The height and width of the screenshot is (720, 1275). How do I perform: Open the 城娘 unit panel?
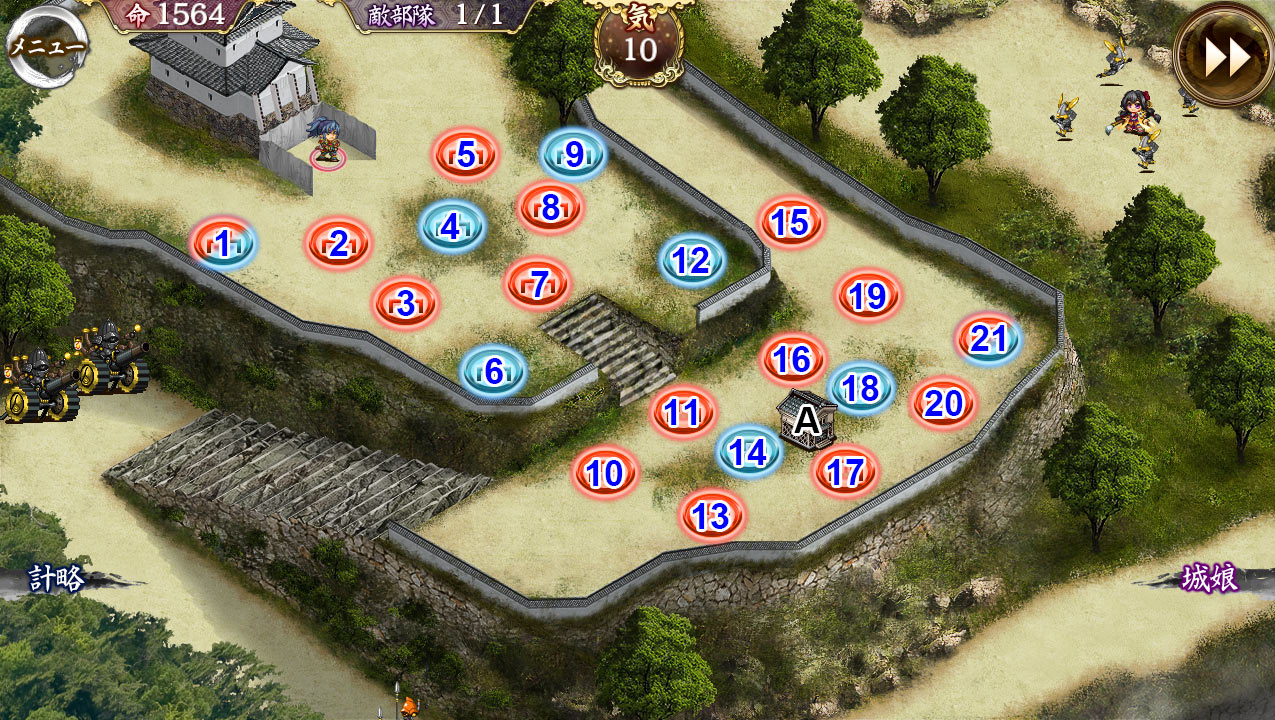tap(1208, 578)
